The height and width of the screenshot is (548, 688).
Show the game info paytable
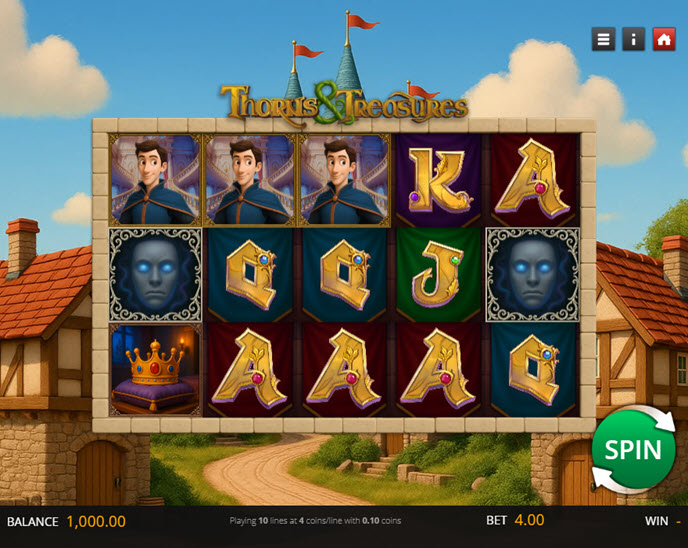click(x=633, y=39)
